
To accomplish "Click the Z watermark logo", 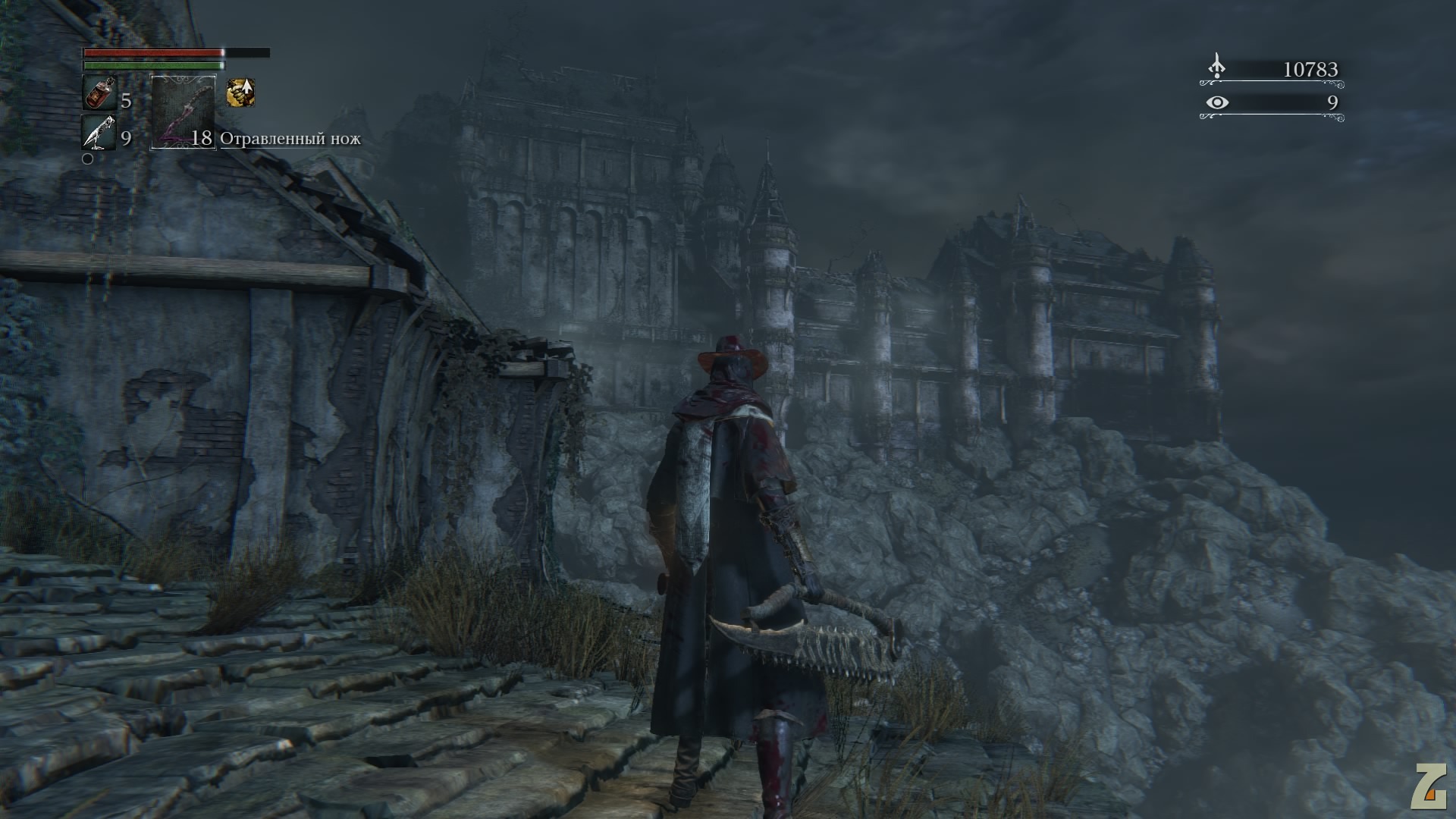I will click(x=1428, y=786).
